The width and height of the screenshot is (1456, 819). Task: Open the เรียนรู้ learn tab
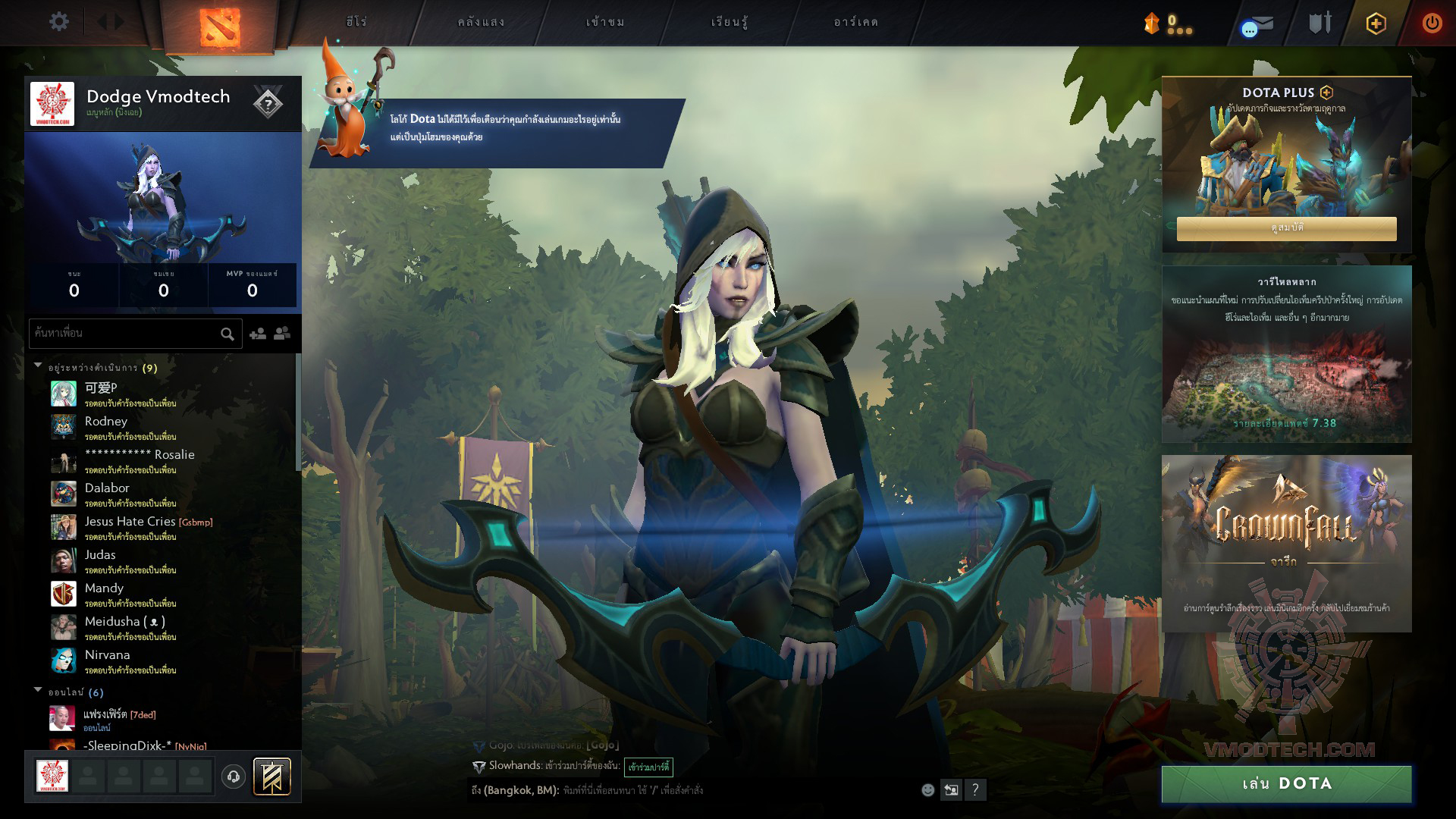pyautogui.click(x=729, y=22)
